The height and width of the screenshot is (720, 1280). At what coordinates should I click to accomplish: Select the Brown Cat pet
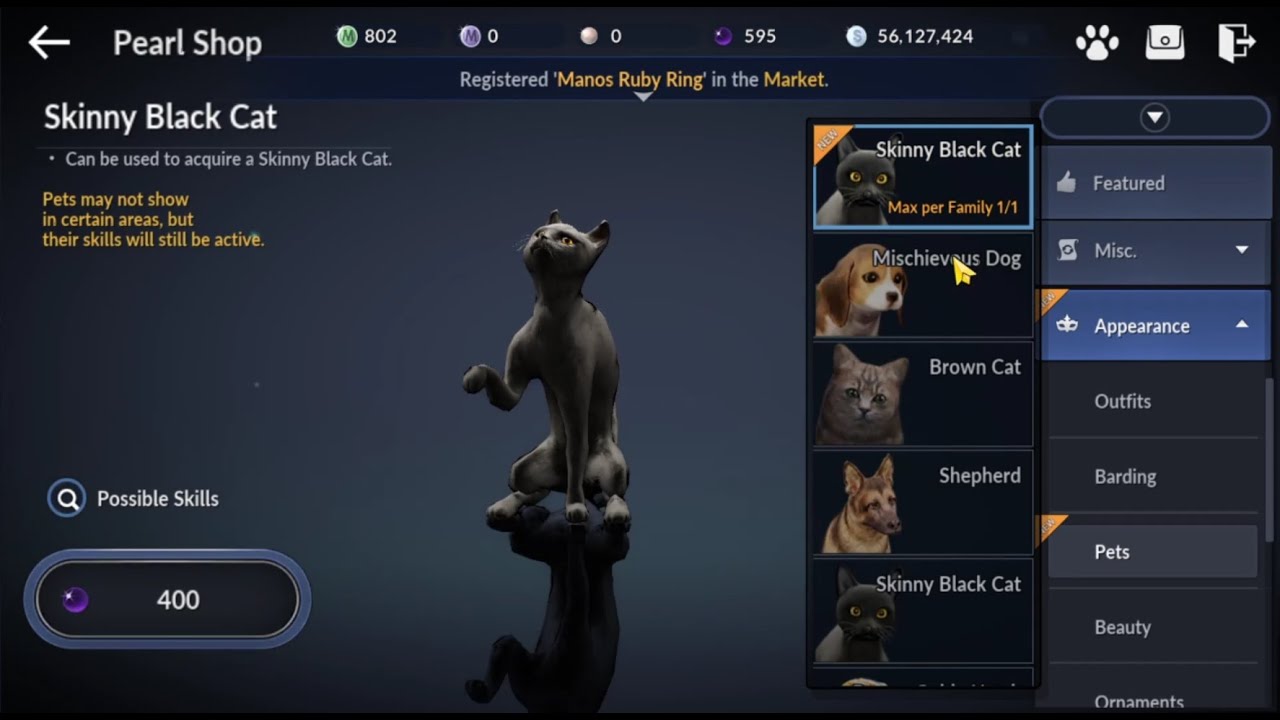(x=920, y=395)
